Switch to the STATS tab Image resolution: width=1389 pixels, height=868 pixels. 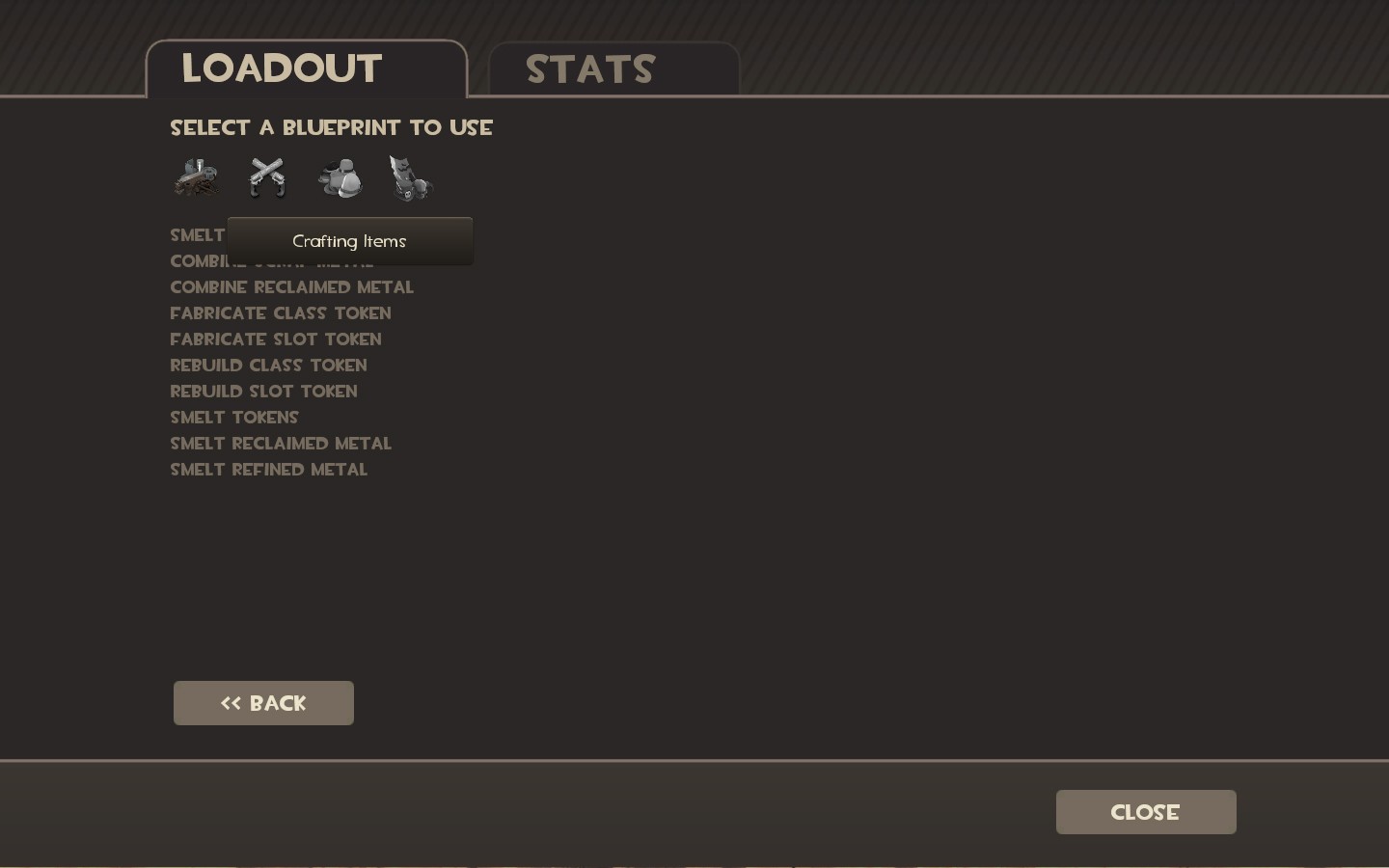[x=590, y=68]
